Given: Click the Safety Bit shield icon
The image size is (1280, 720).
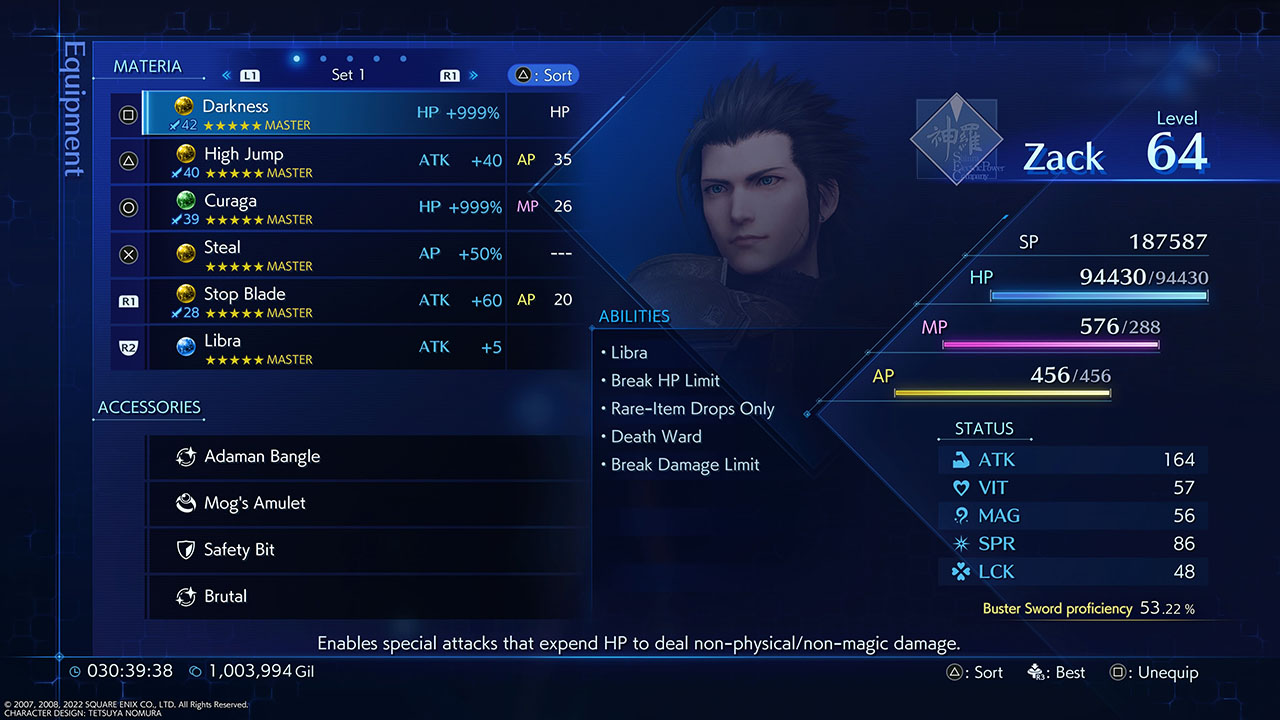Looking at the screenshot, I should click(x=187, y=549).
